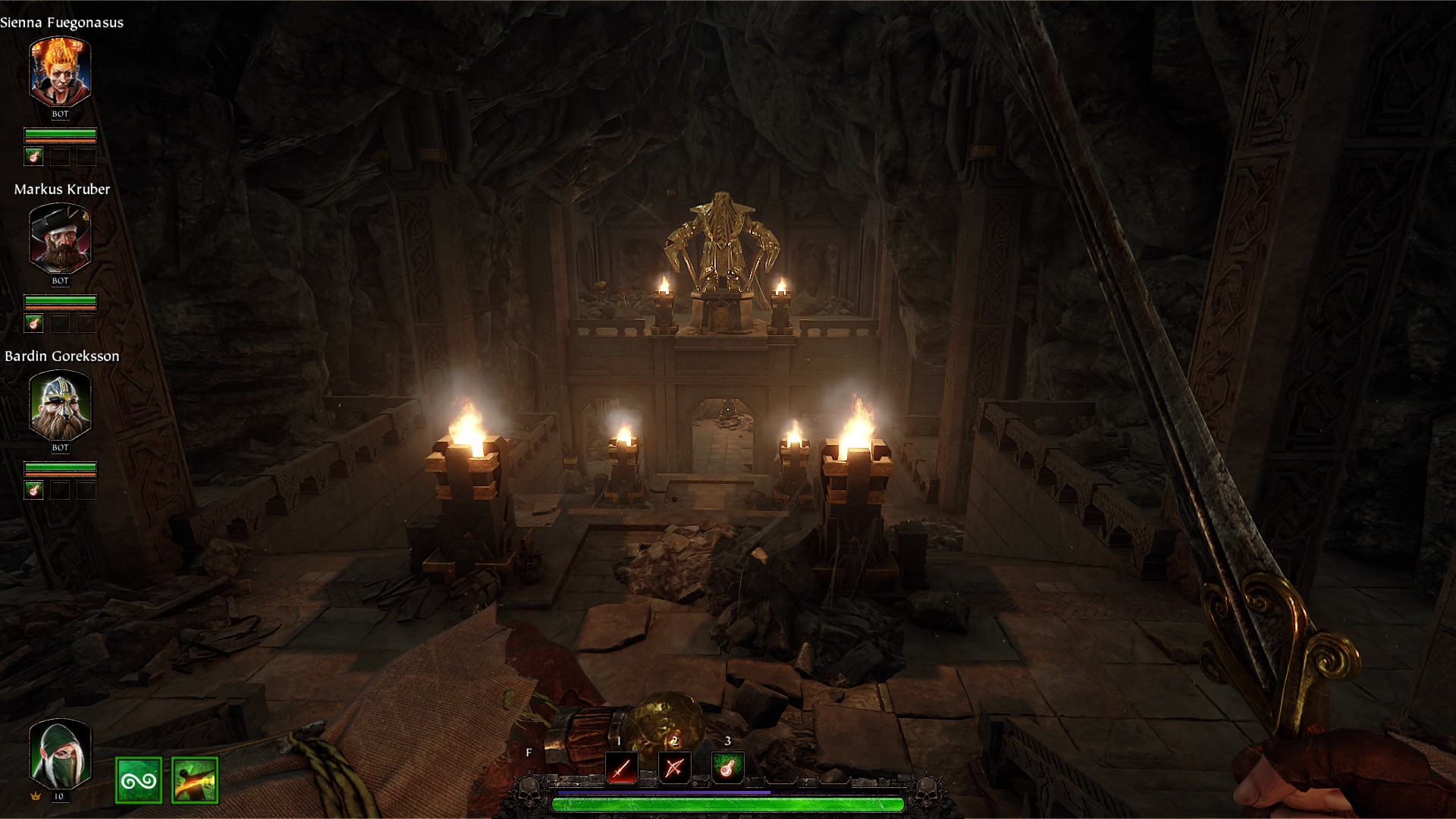
Task: Click Bardin's healing potion item slot
Action: (33, 491)
